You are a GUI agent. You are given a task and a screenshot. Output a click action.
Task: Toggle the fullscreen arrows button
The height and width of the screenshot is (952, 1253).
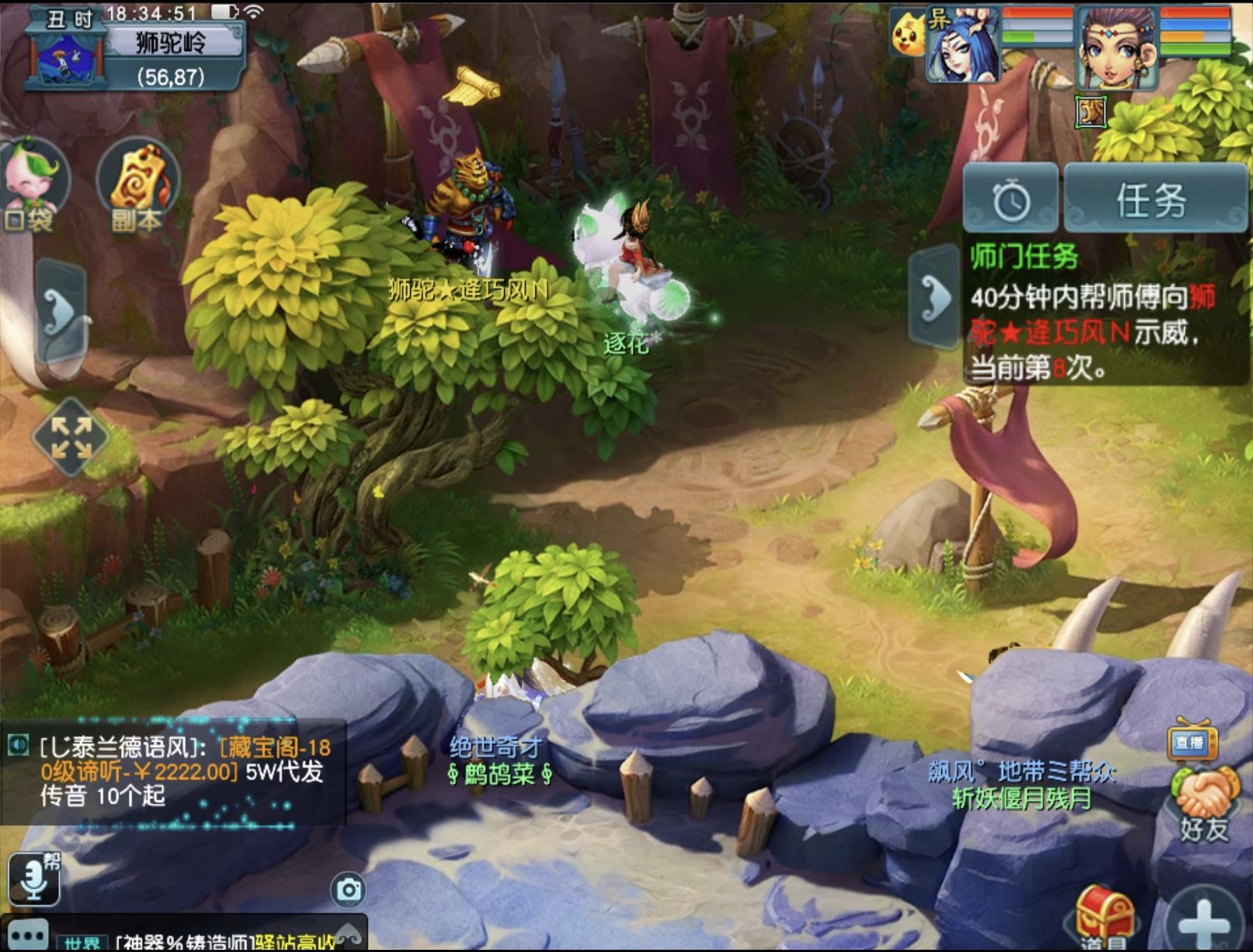71,437
